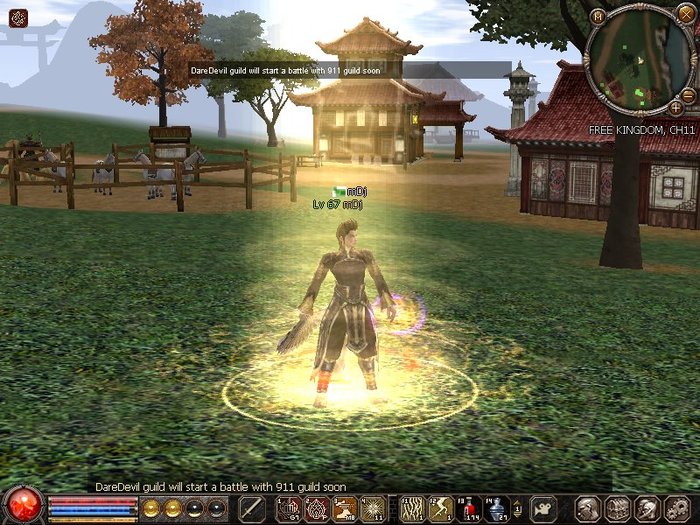Switch the quickslot page with the arrow stepper
This screenshot has width=700, height=525.
click(519, 507)
